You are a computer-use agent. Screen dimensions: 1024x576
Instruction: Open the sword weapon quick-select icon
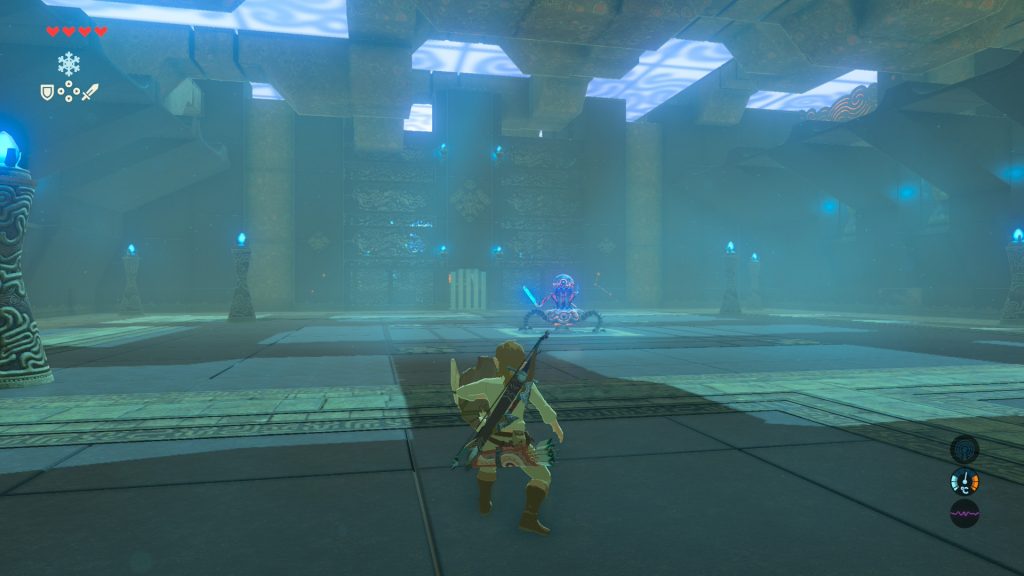(x=90, y=92)
